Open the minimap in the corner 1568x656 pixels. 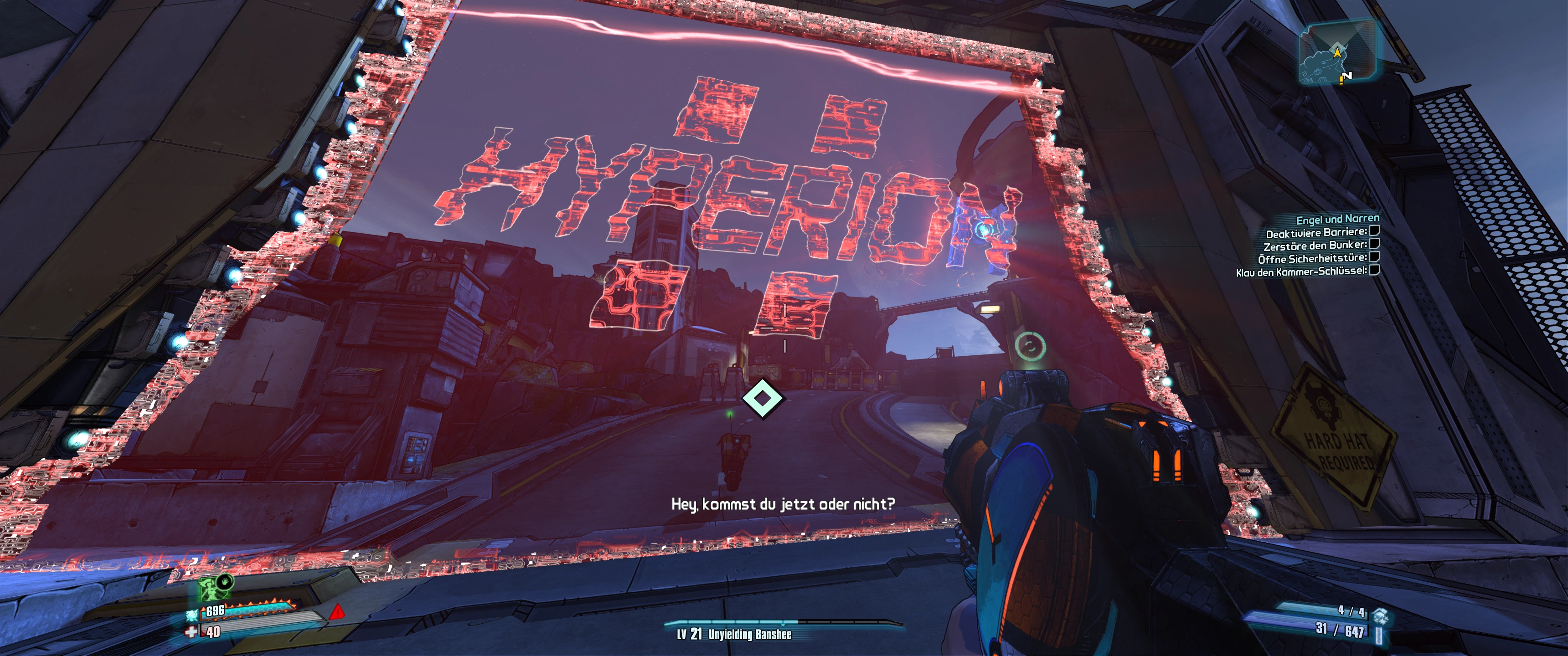click(1337, 53)
